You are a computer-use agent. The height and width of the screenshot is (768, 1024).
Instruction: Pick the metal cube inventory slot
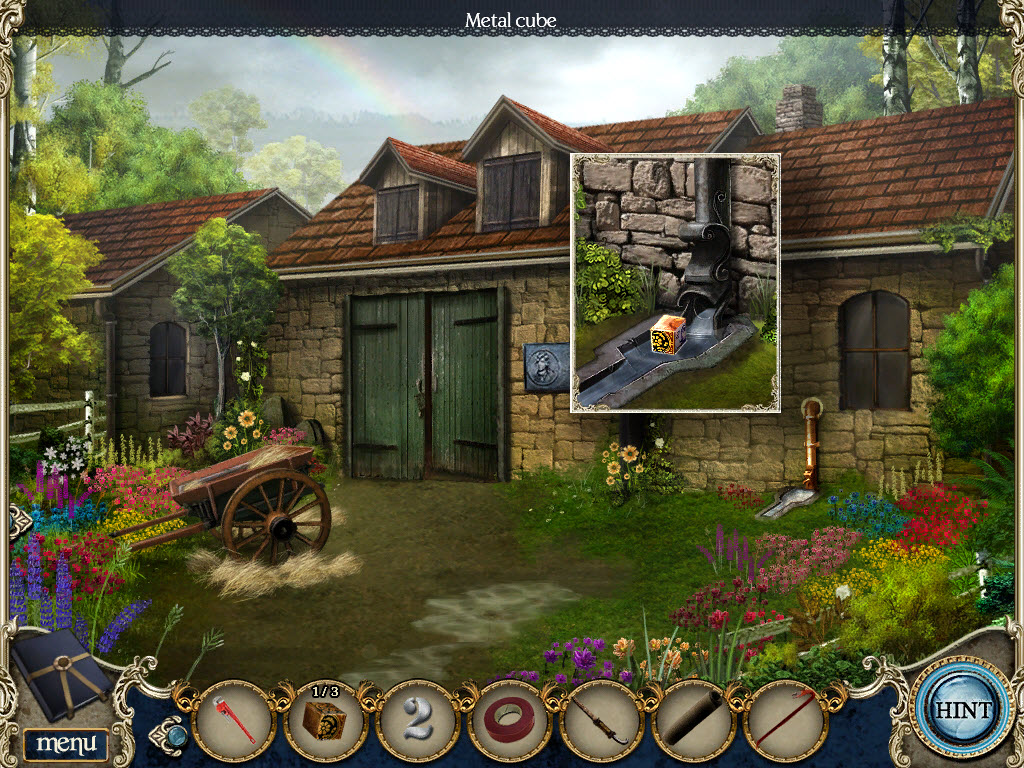325,720
